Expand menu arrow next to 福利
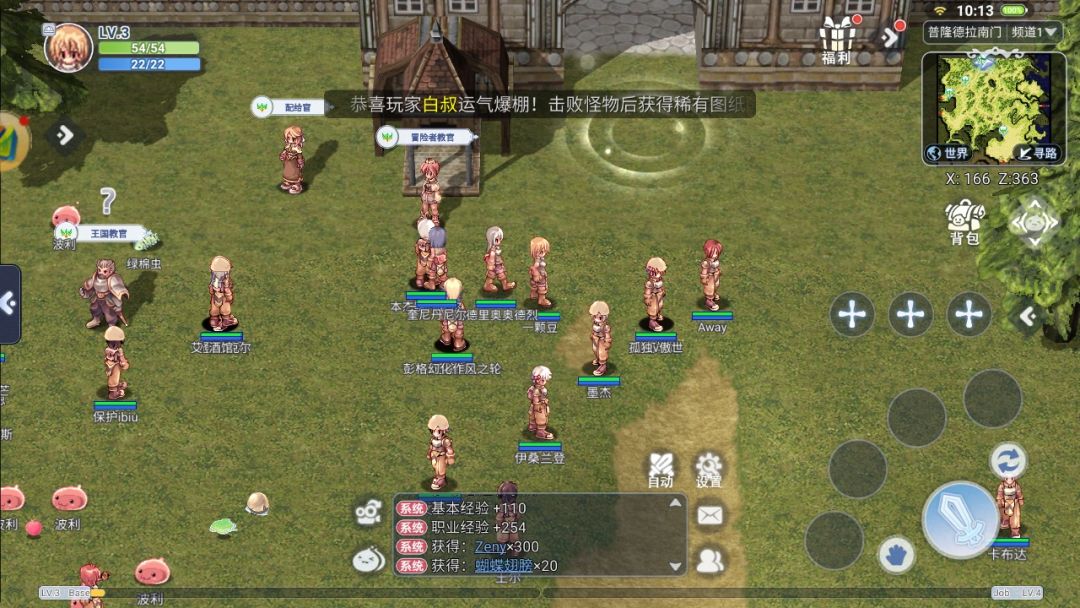1080x608 pixels. (x=889, y=38)
